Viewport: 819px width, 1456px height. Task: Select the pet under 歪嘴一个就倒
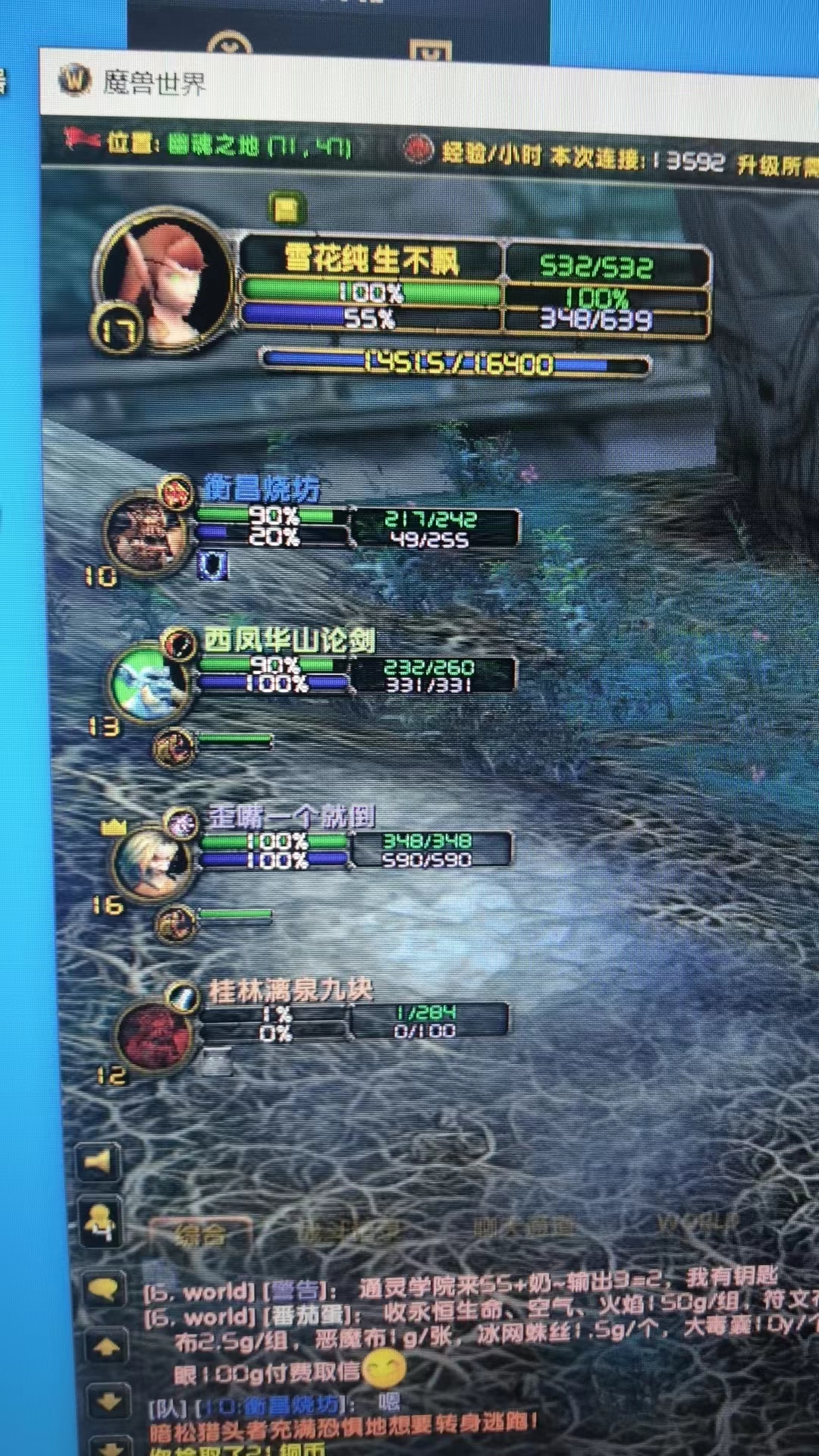click(175, 924)
